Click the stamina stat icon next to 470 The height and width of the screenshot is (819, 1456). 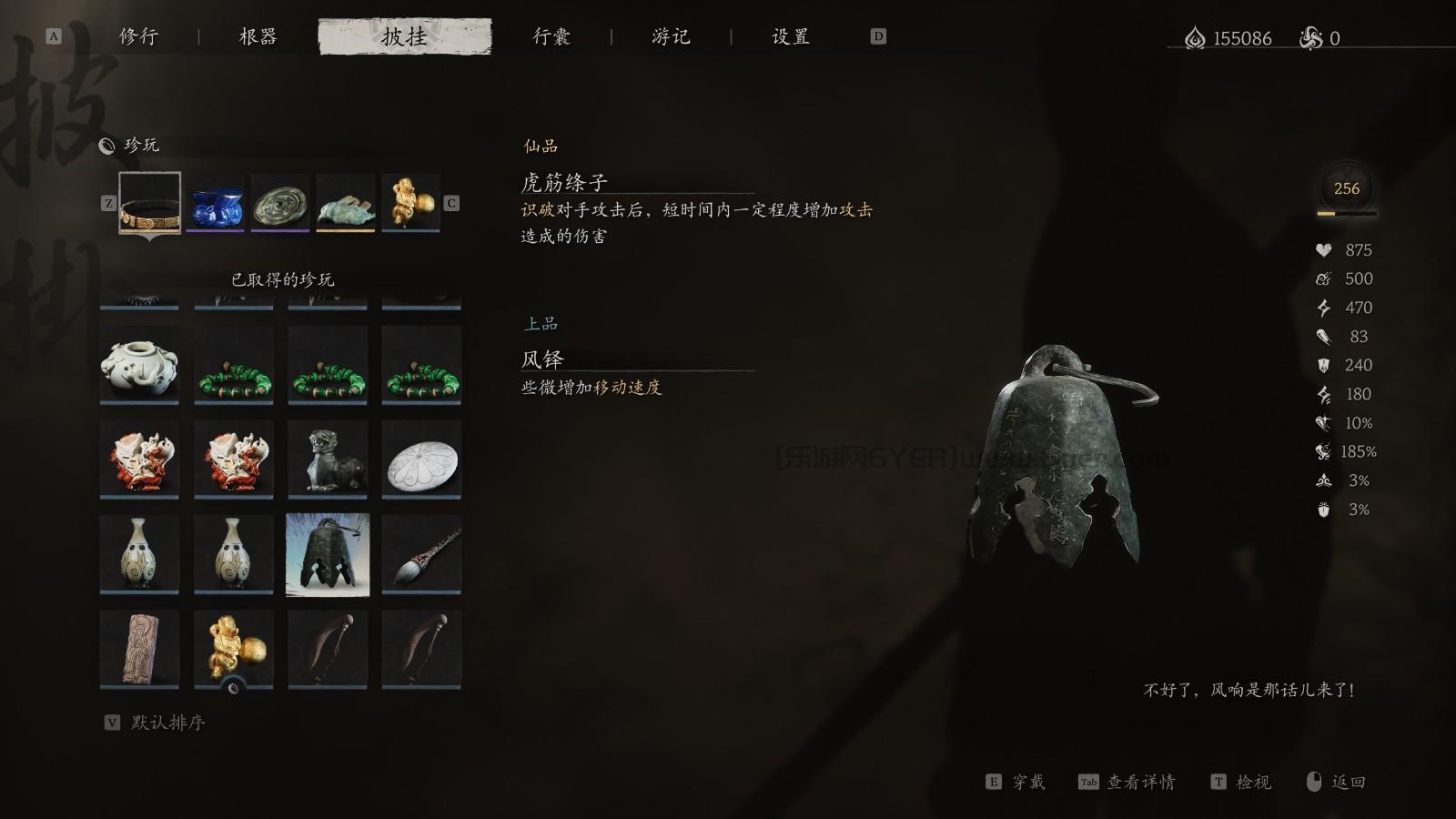point(1324,308)
